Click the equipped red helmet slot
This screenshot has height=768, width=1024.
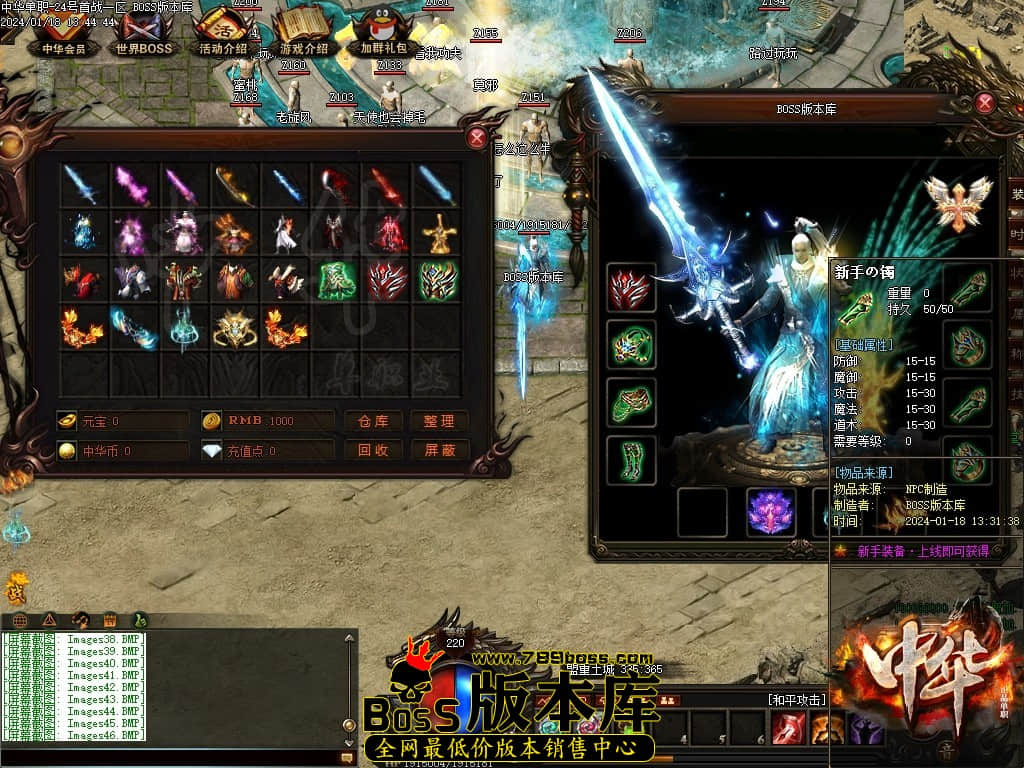631,288
